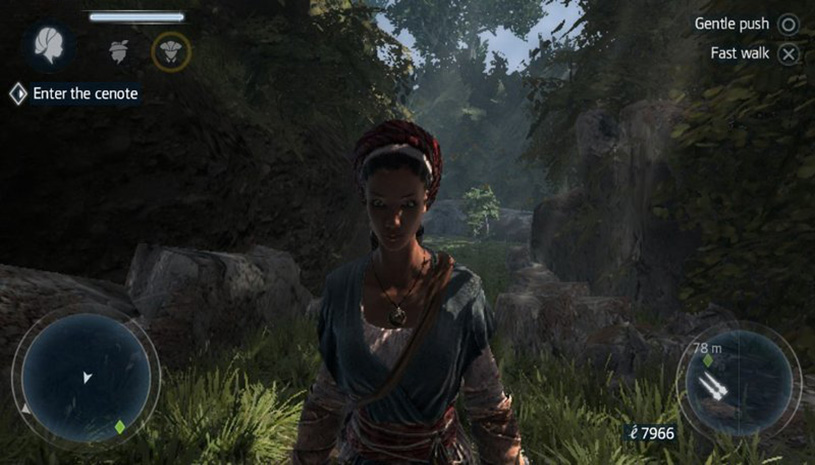Click the green diamond marker on the minimap
The width and height of the screenshot is (815, 465).
[x=119, y=427]
